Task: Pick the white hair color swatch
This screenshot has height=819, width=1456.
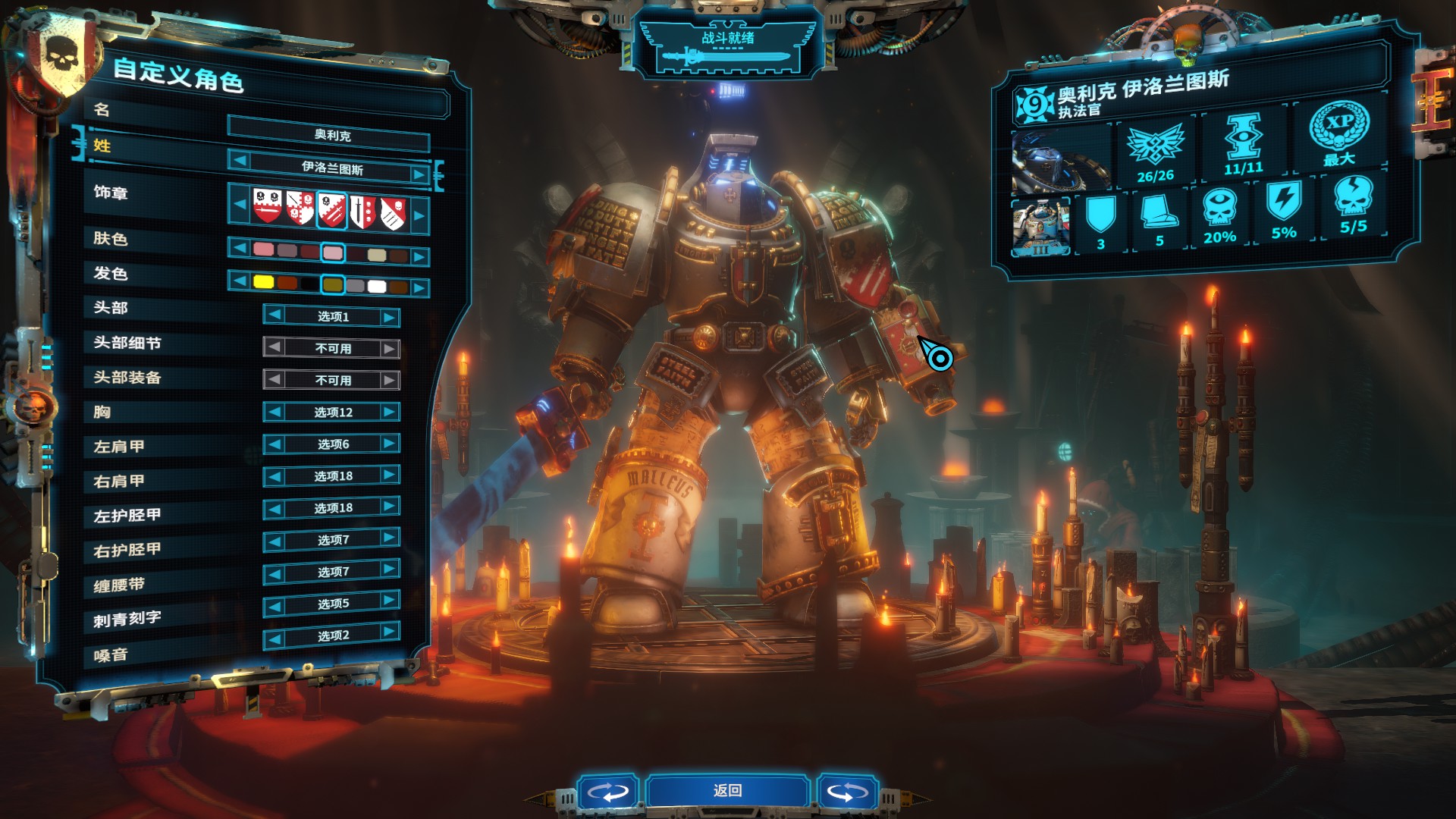Action: 377,287
